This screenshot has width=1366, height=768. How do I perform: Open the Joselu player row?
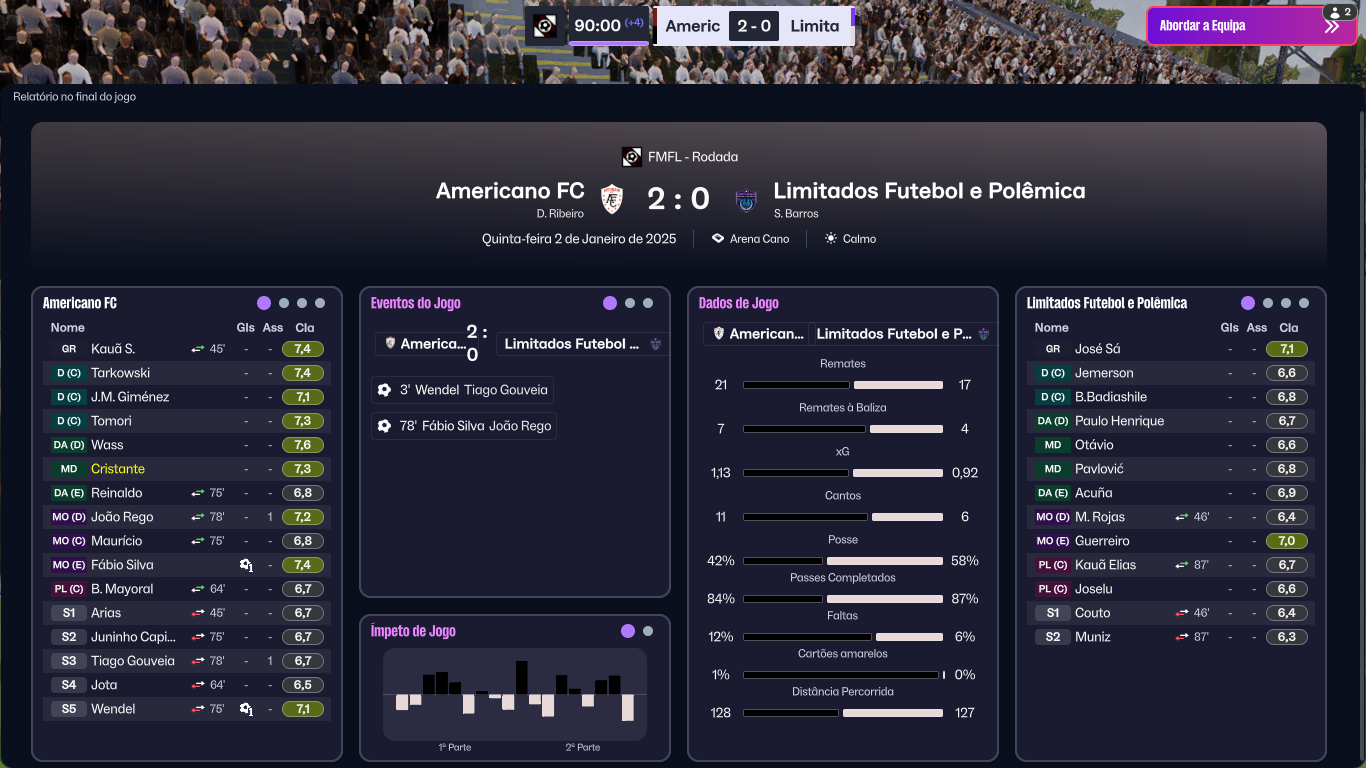click(x=1094, y=589)
